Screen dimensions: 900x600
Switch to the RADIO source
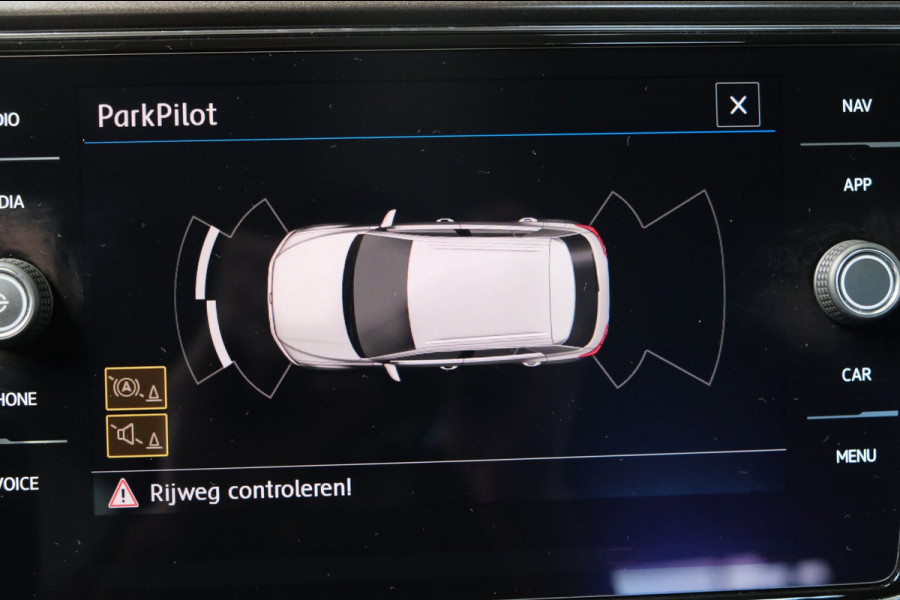(10, 120)
